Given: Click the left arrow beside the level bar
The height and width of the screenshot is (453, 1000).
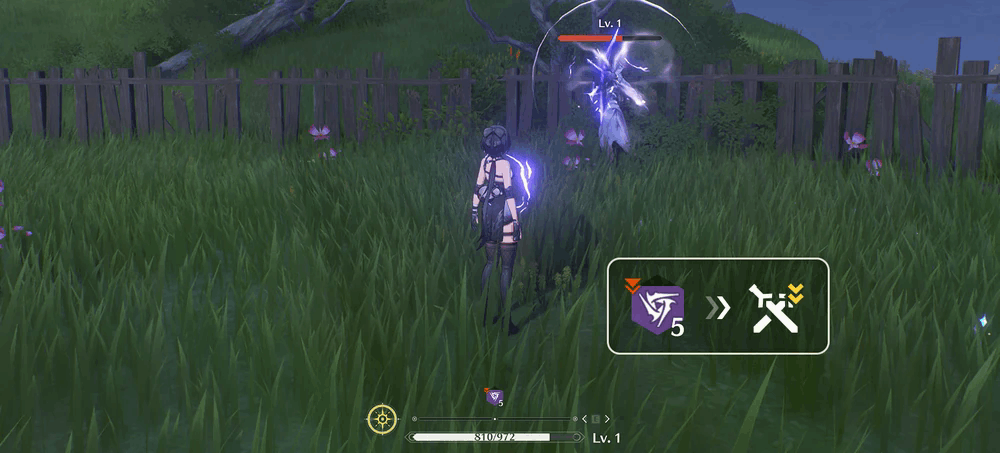Looking at the screenshot, I should click(584, 419).
